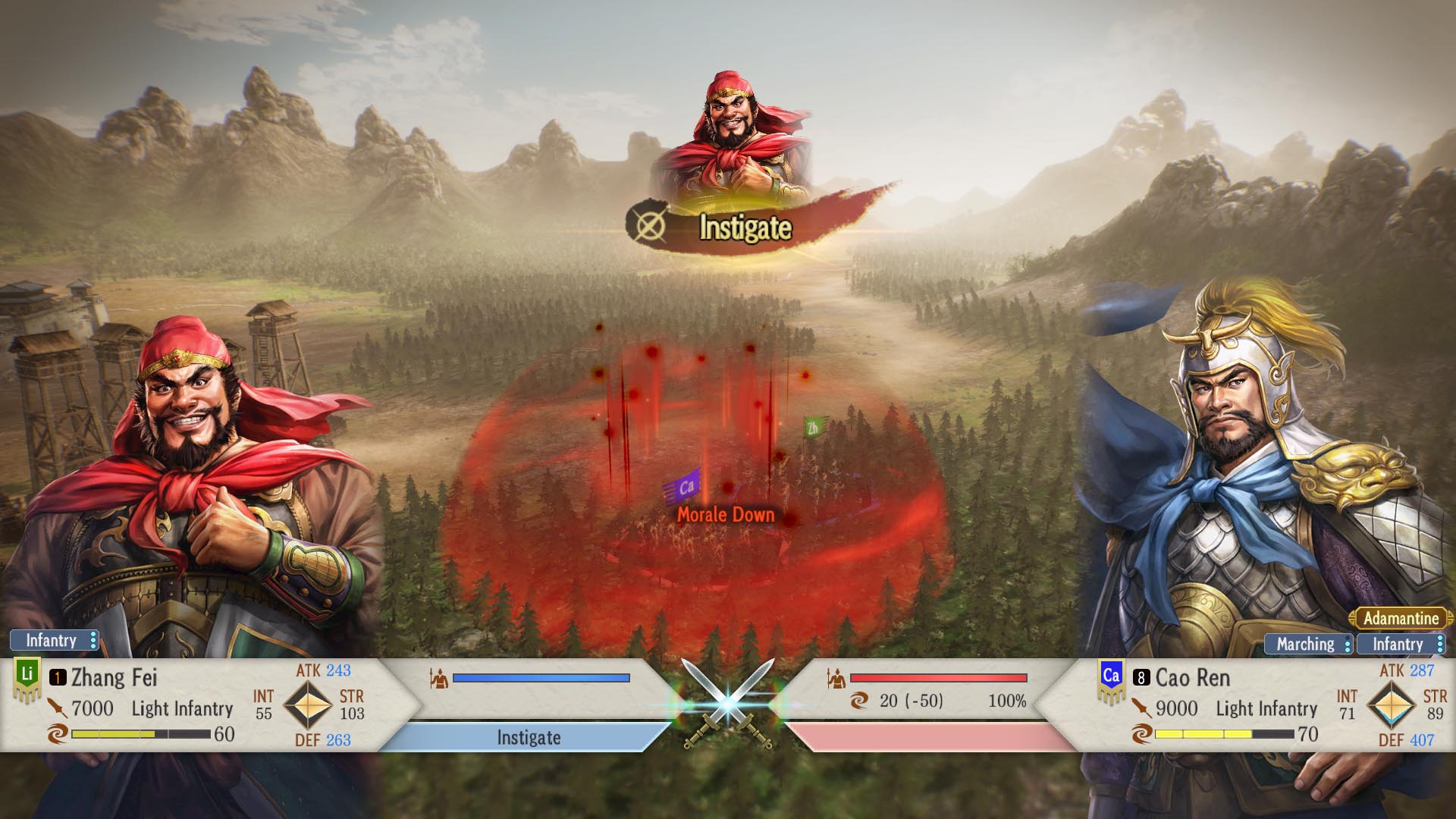Select Cao Ren's Marching trait tag
Image resolution: width=1456 pixels, height=819 pixels.
[x=1307, y=645]
